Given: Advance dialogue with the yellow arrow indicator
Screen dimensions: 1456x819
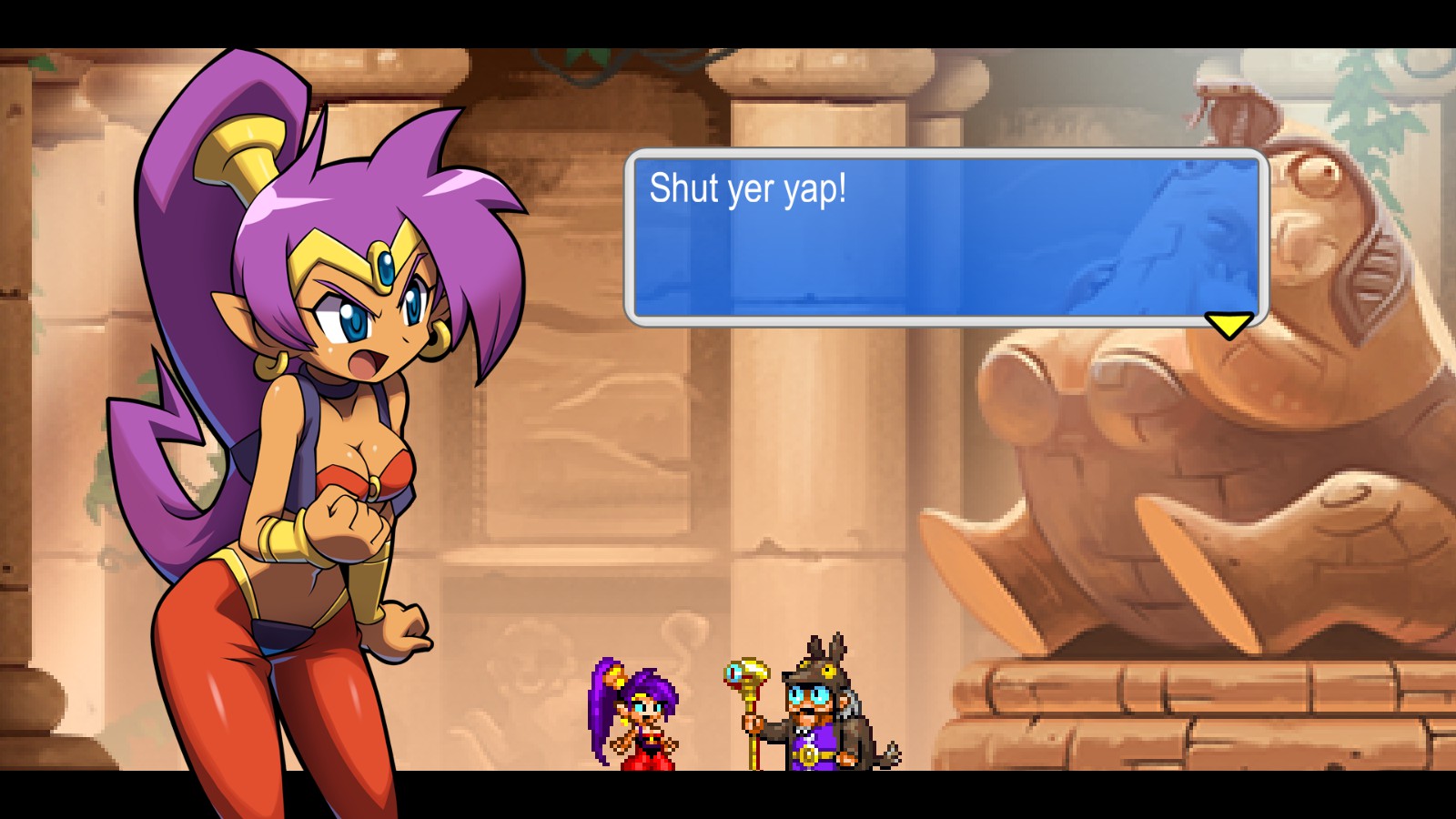Looking at the screenshot, I should 1228,324.
